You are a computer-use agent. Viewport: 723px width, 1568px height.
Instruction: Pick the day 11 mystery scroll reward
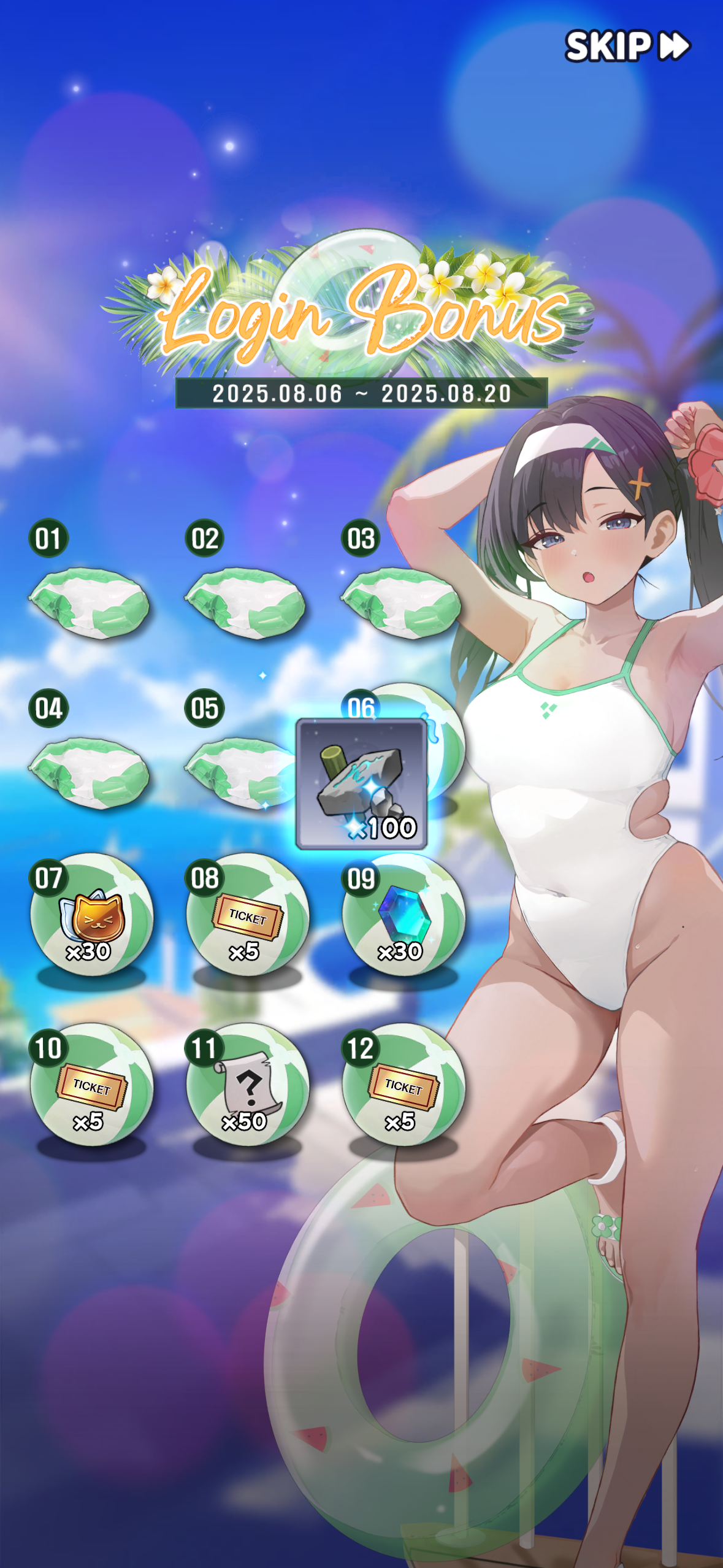[247, 1085]
